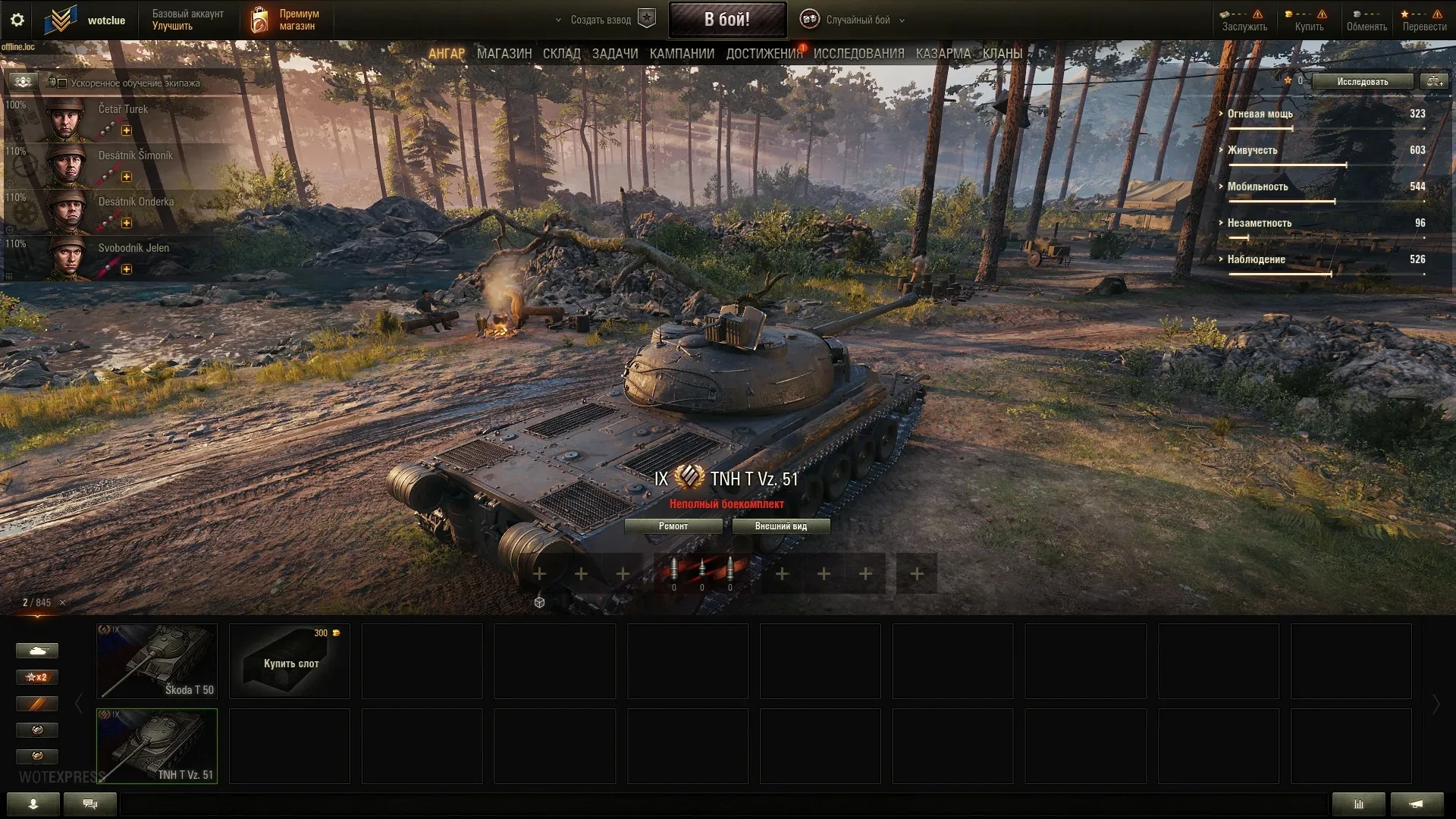
Task: Open the «КАМПАНИИ» section
Action: [681, 54]
